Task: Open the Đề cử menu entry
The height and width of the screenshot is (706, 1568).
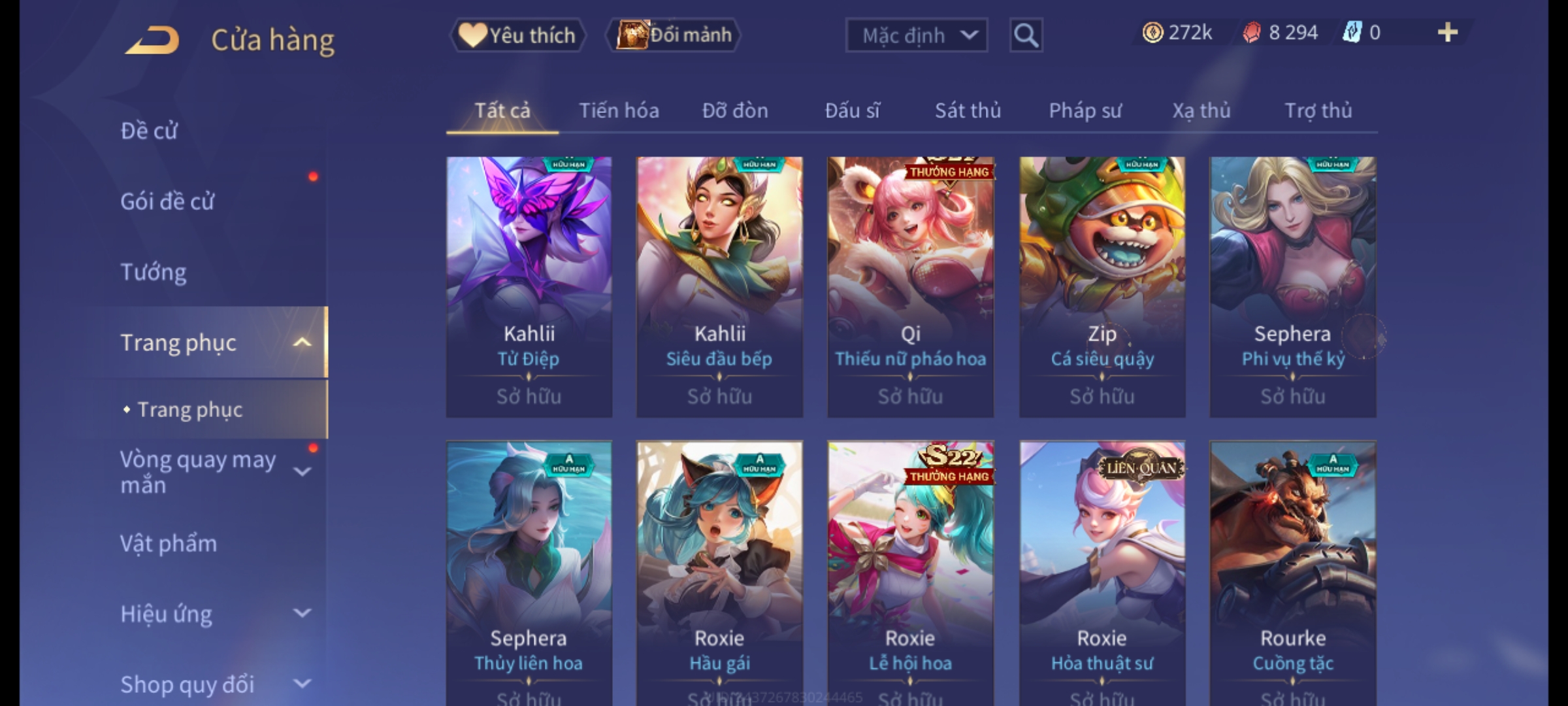Action: [x=149, y=131]
